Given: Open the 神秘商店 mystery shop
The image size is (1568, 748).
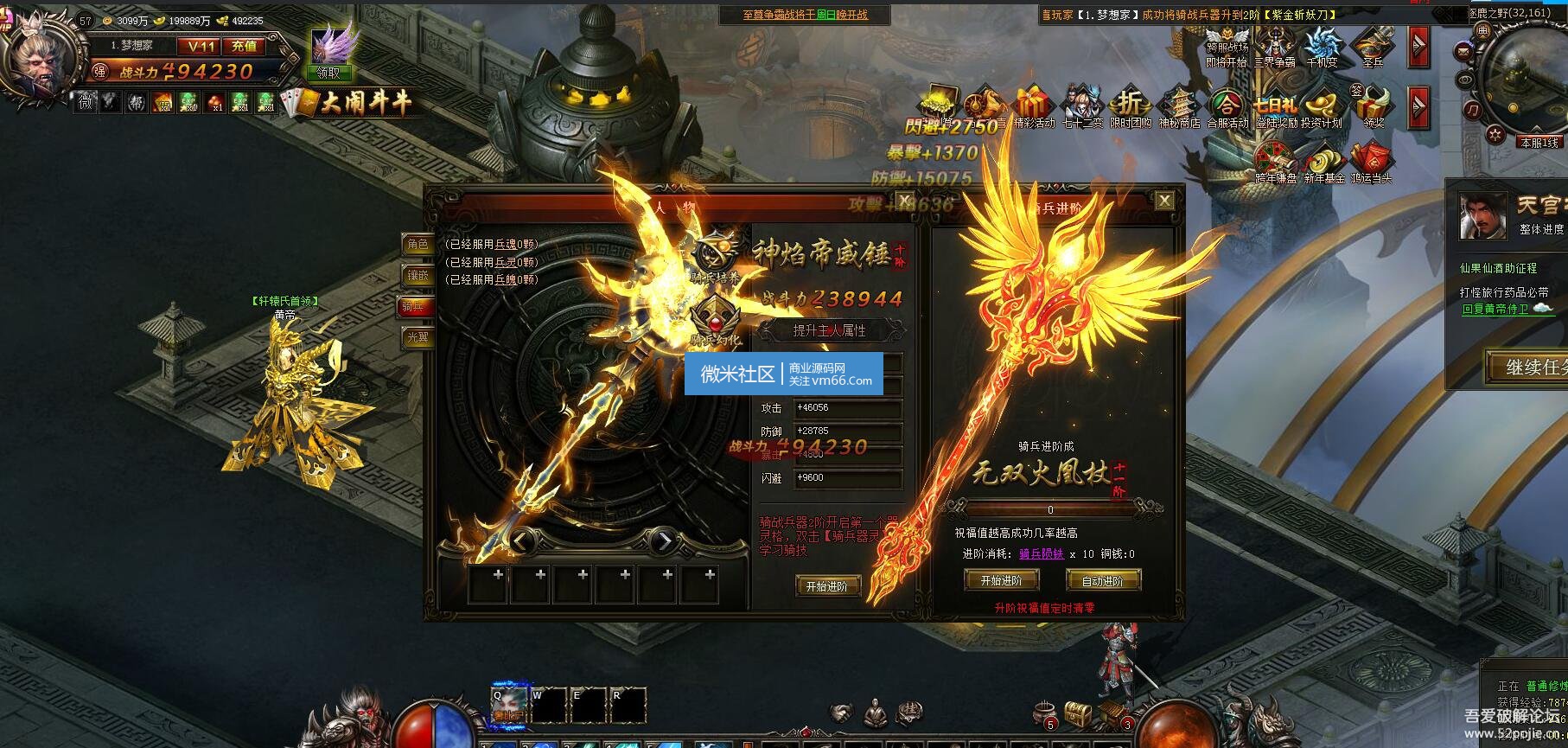Looking at the screenshot, I should tap(1179, 109).
